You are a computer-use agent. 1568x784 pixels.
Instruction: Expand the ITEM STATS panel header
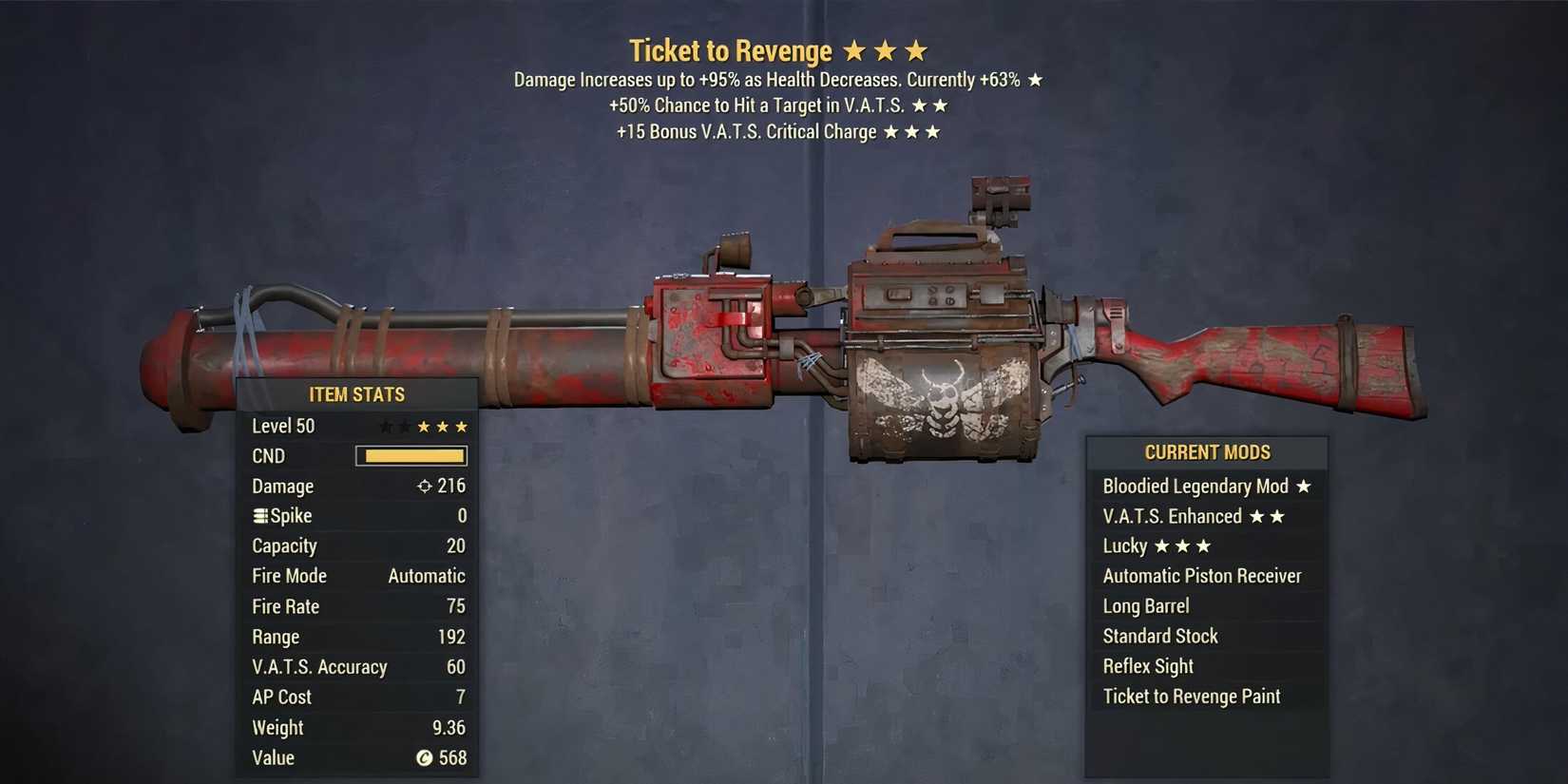click(356, 393)
